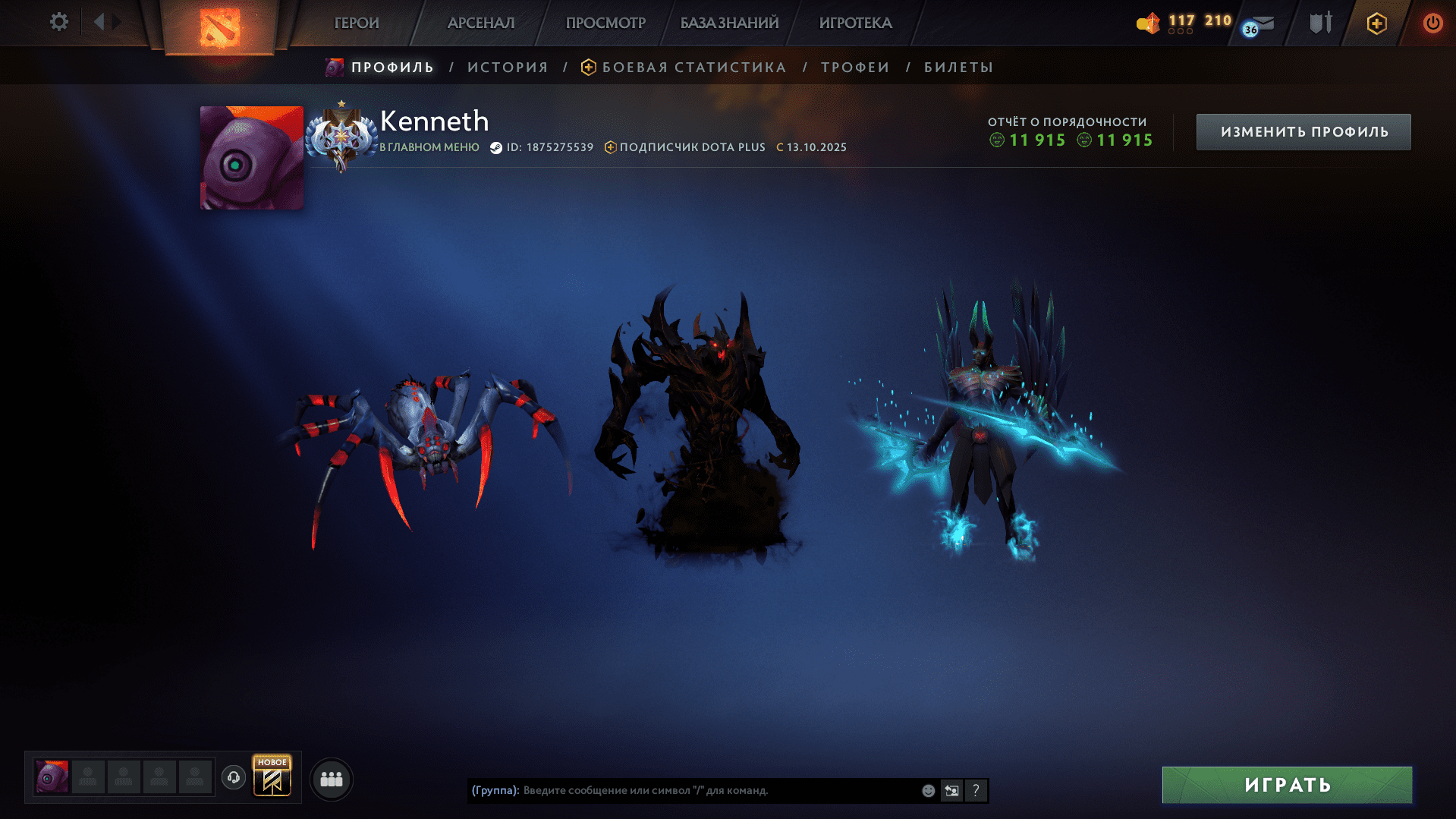The width and height of the screenshot is (1456, 819).
Task: Click the back navigation arrow at top left
Action: point(99,22)
